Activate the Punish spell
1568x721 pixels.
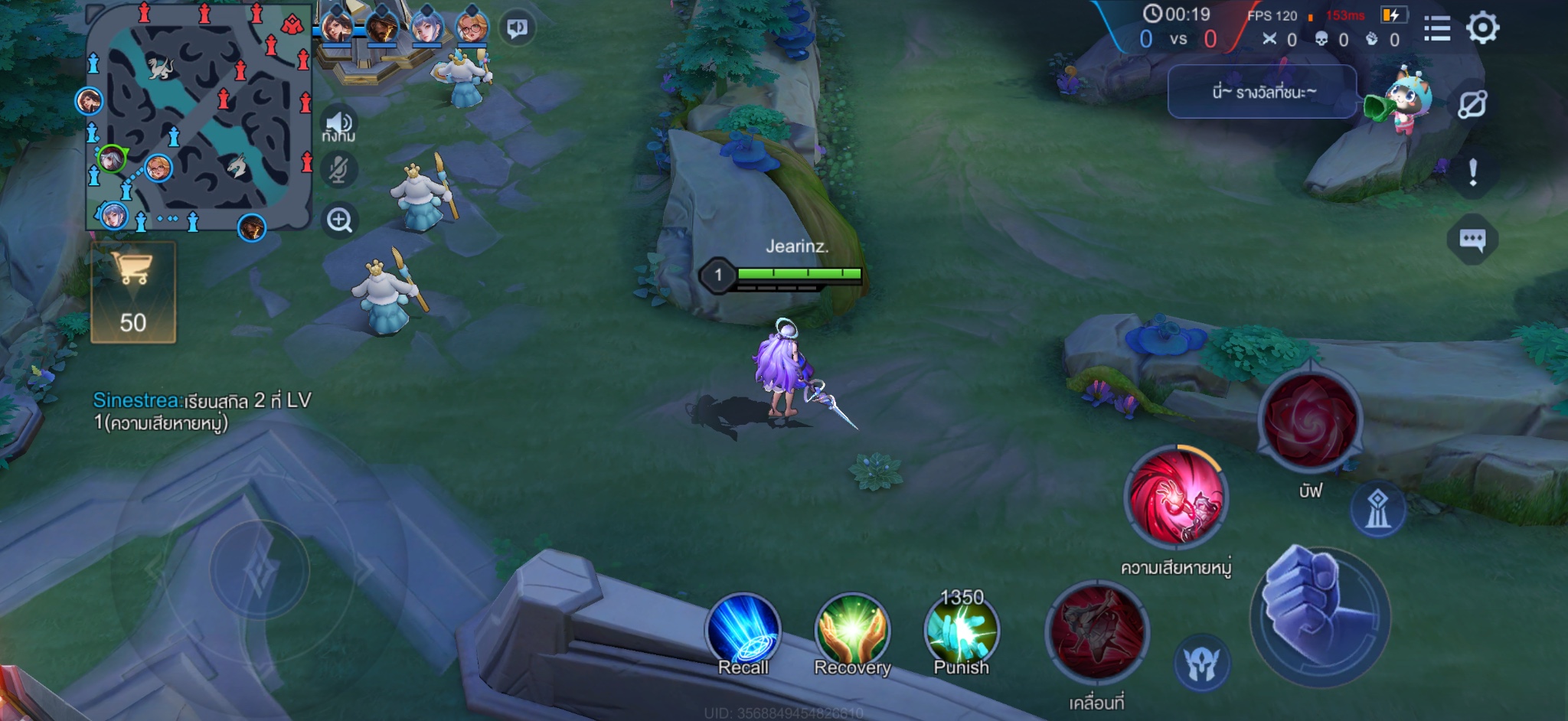click(x=961, y=632)
